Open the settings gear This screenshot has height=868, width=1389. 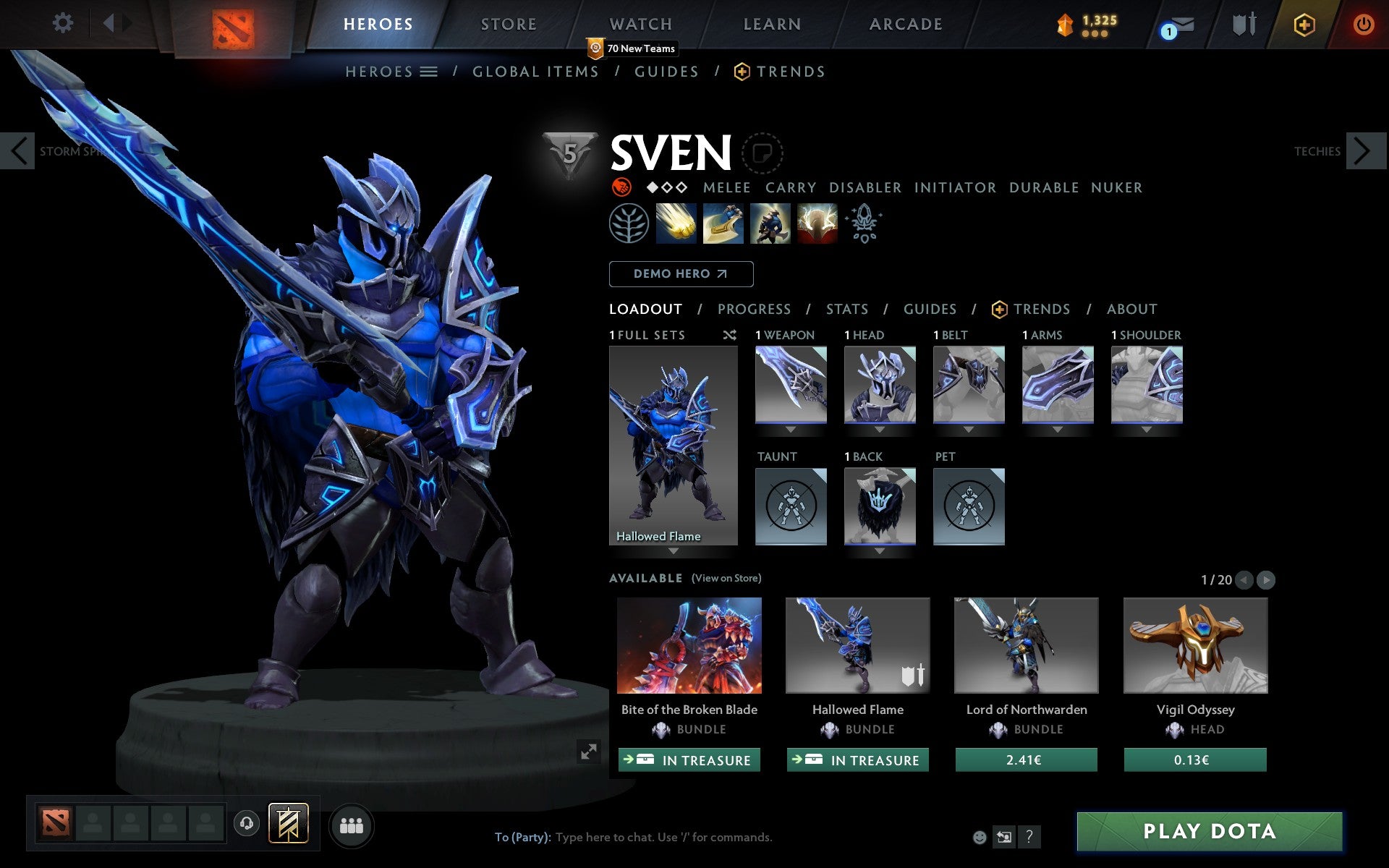tap(63, 23)
